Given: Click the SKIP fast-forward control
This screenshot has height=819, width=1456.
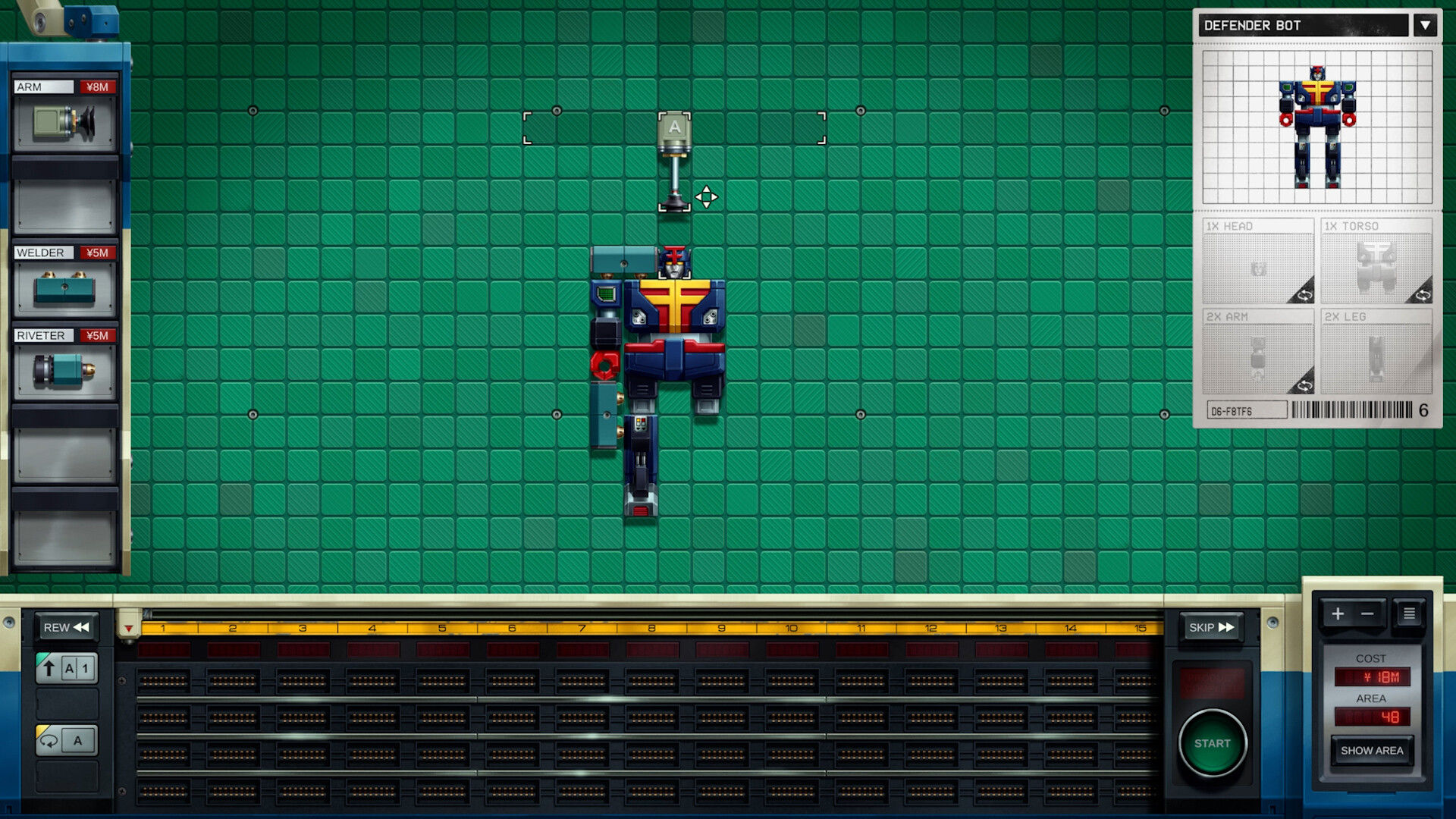Looking at the screenshot, I should [x=1211, y=626].
